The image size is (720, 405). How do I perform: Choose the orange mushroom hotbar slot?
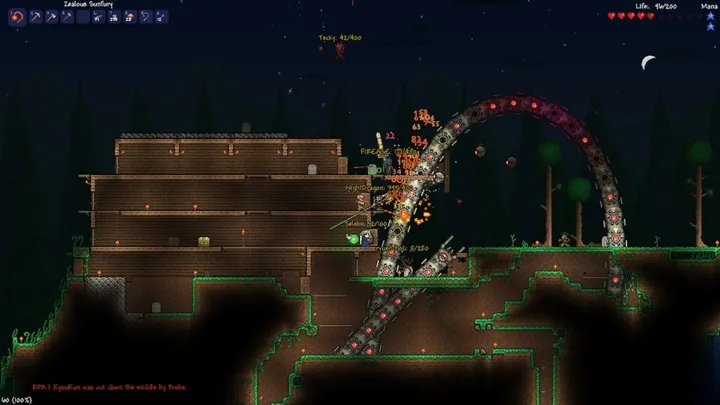pos(130,17)
